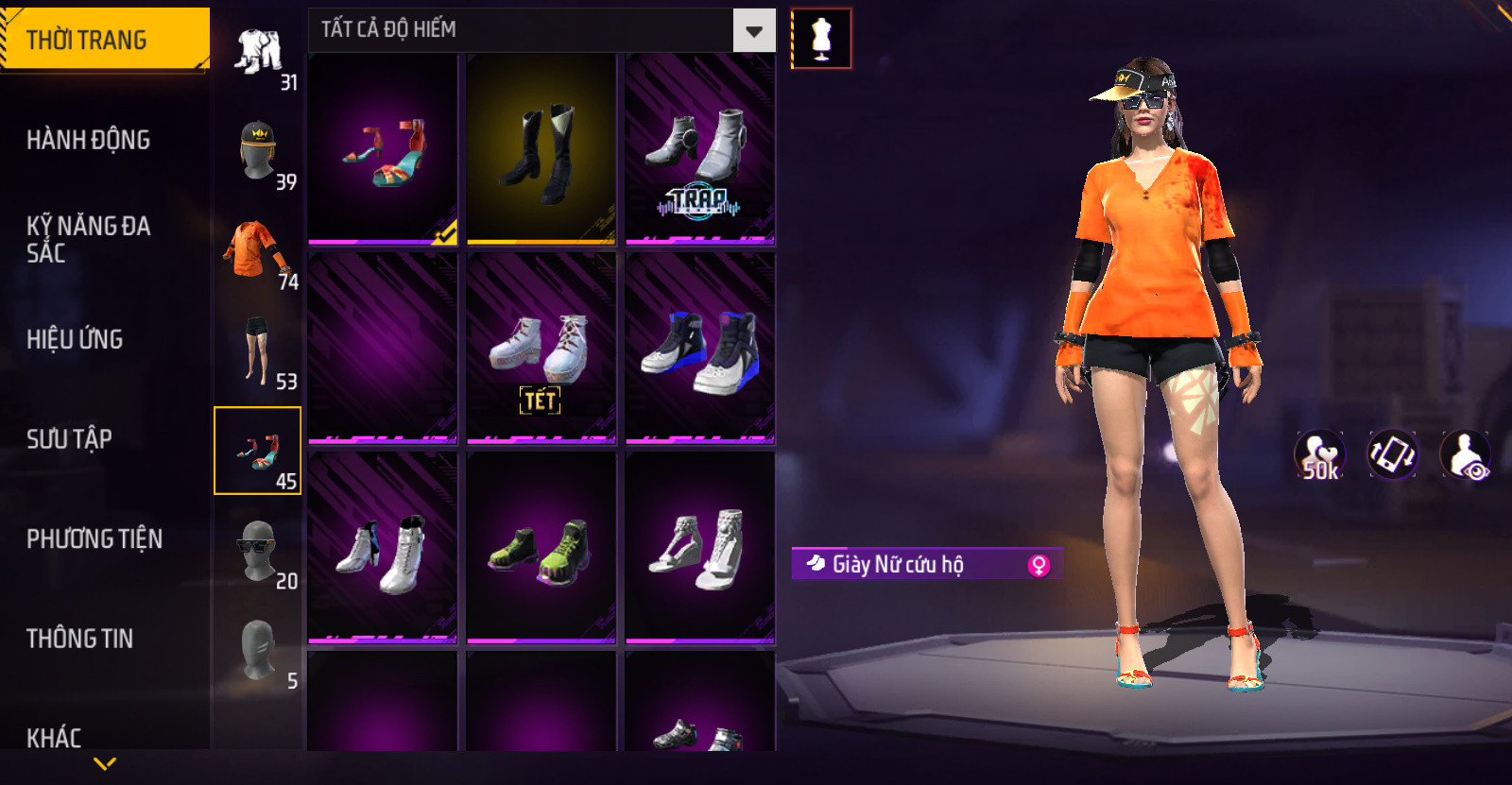The image size is (1512, 785).
Task: Click the mannequin icon button
Action: 821,39
